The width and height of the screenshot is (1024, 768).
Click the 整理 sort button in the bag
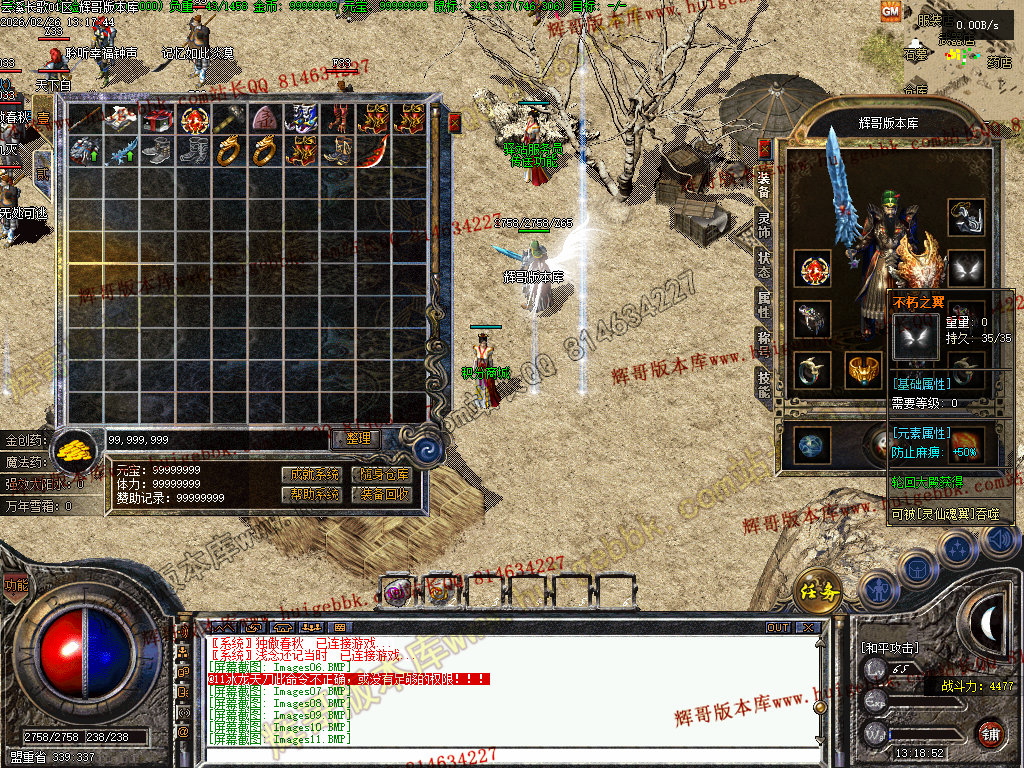point(357,438)
